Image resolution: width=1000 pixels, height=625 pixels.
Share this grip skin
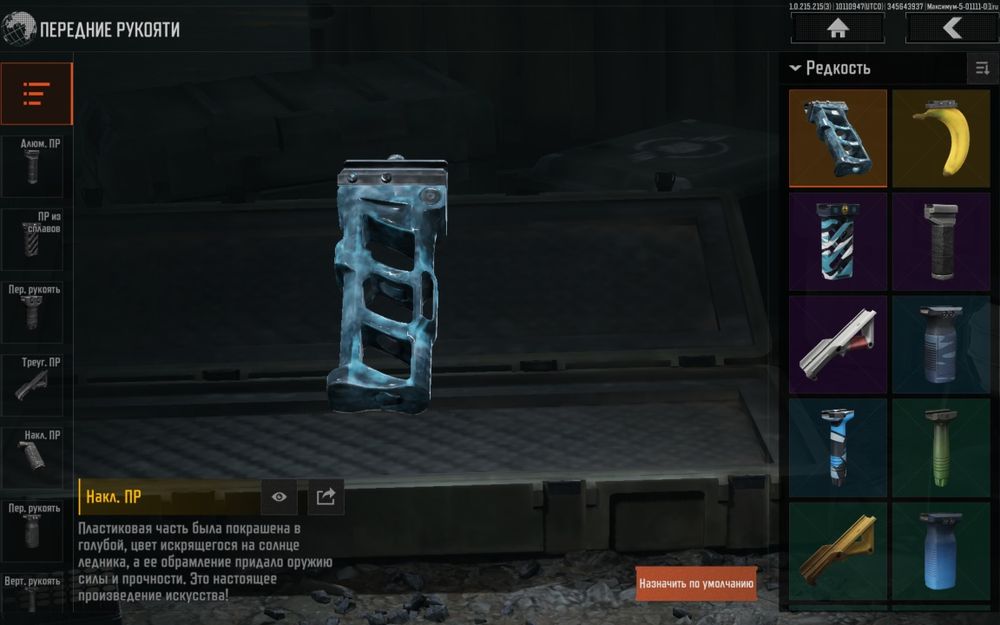click(324, 497)
